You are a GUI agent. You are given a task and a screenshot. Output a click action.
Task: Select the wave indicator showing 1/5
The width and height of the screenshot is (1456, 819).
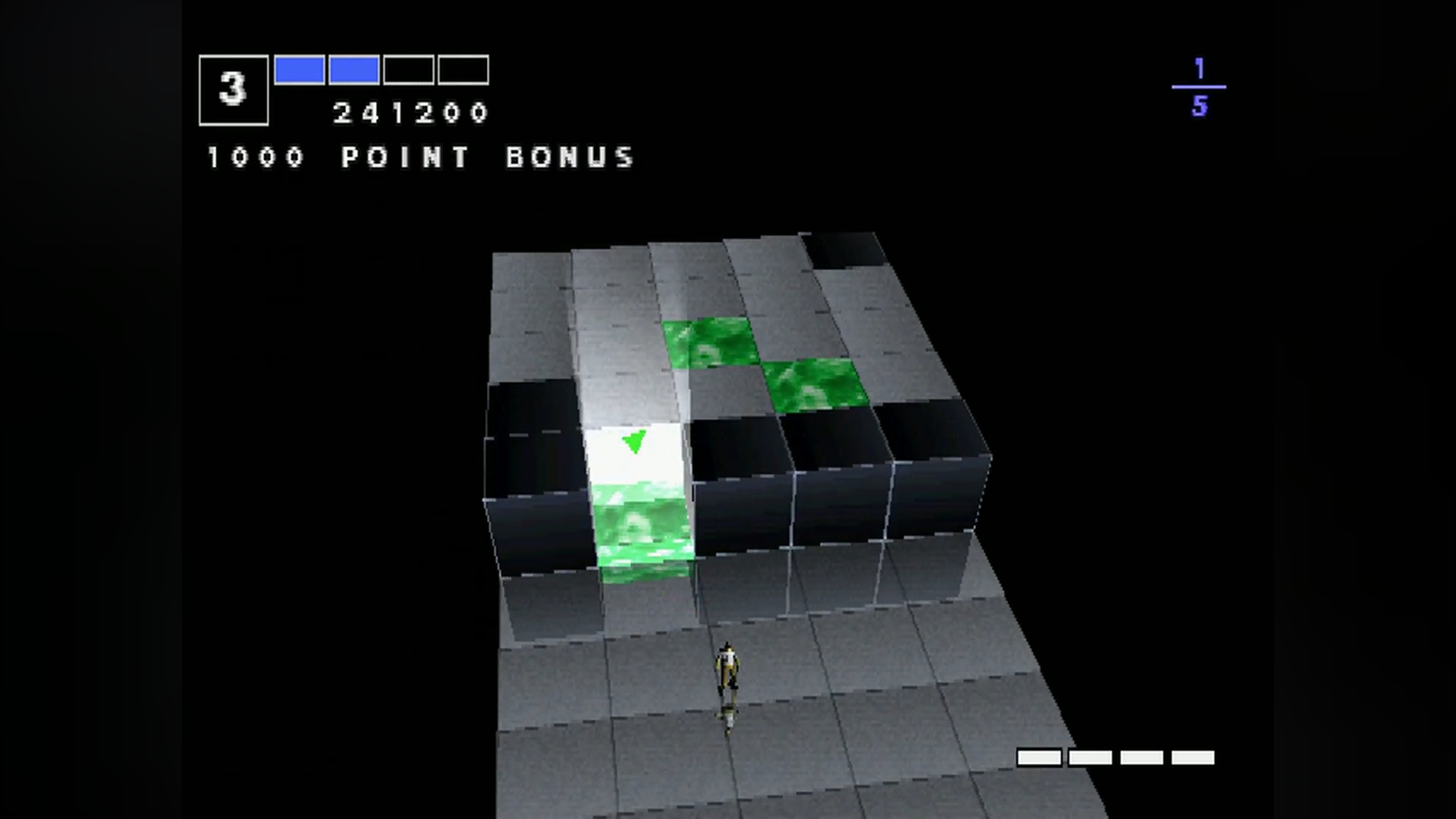pyautogui.click(x=1202, y=86)
